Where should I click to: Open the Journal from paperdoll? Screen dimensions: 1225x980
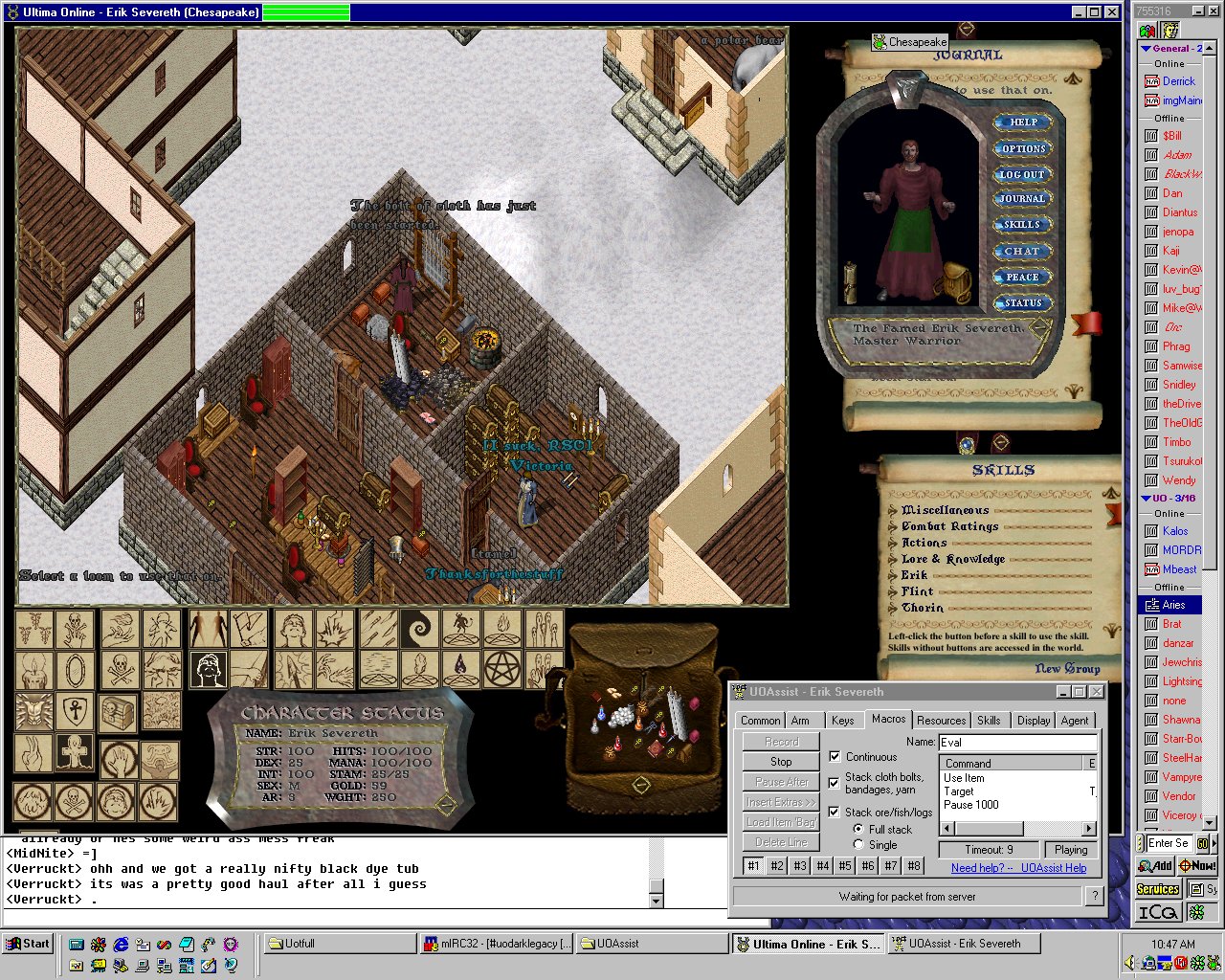(x=1022, y=199)
